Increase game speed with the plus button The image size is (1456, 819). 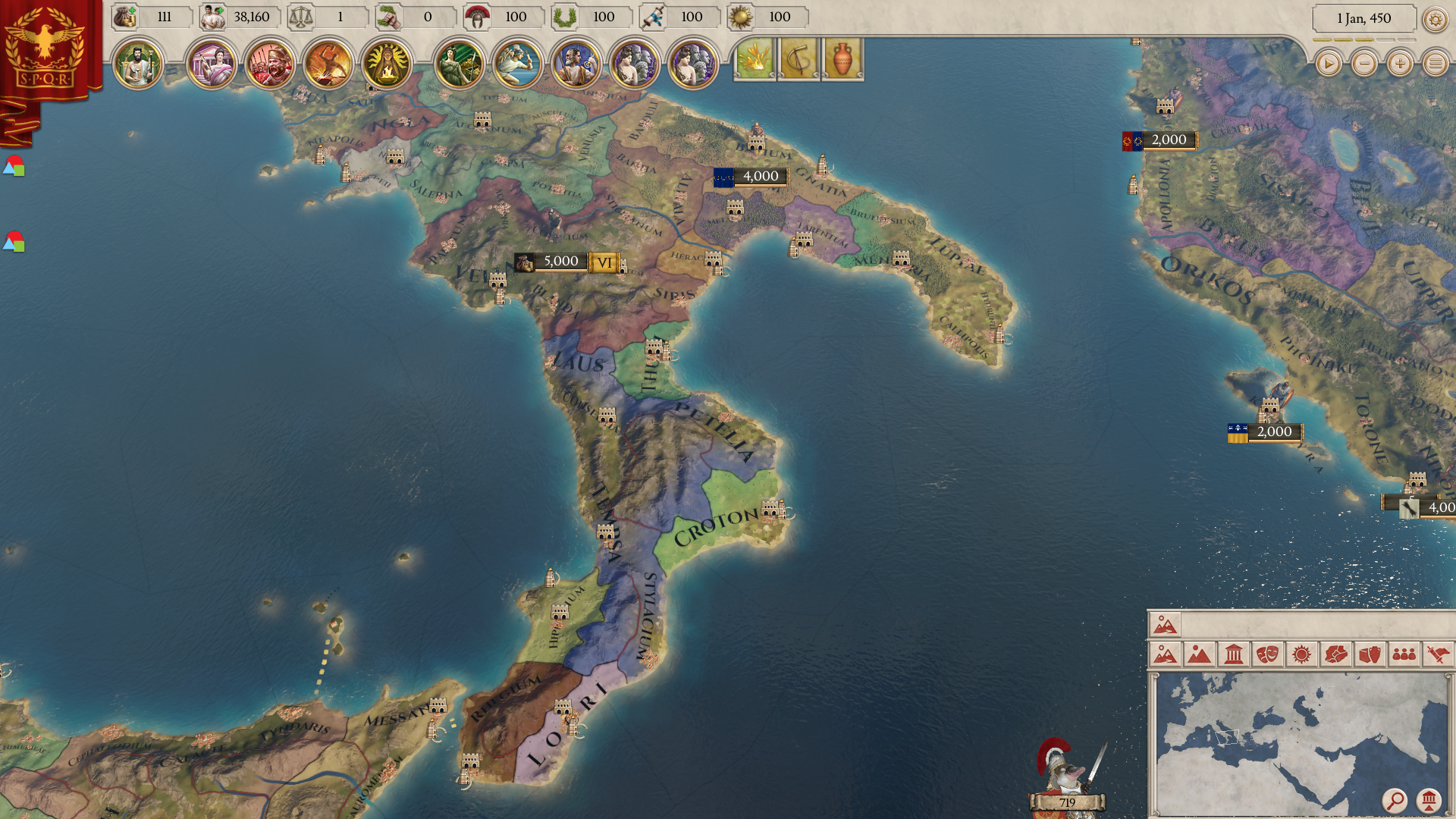pos(1399,64)
